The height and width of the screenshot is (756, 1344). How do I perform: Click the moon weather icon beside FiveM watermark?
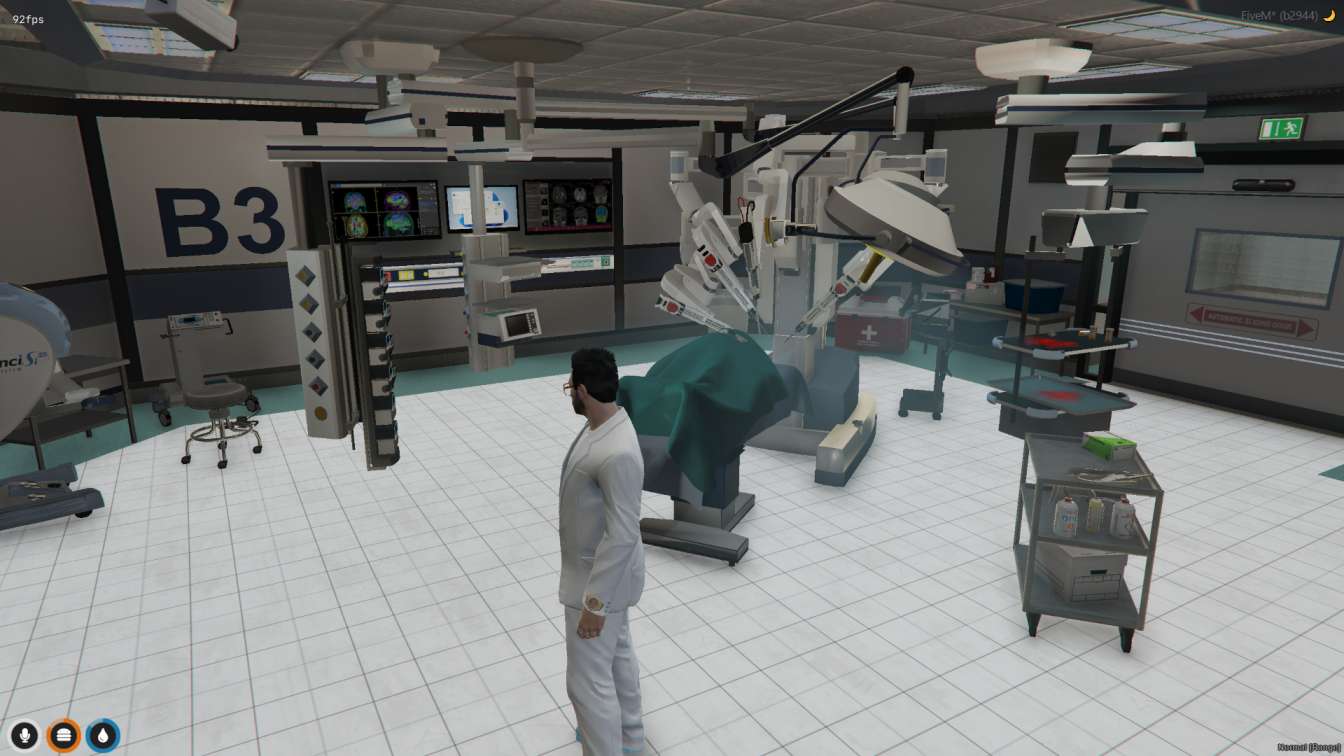tap(1330, 15)
